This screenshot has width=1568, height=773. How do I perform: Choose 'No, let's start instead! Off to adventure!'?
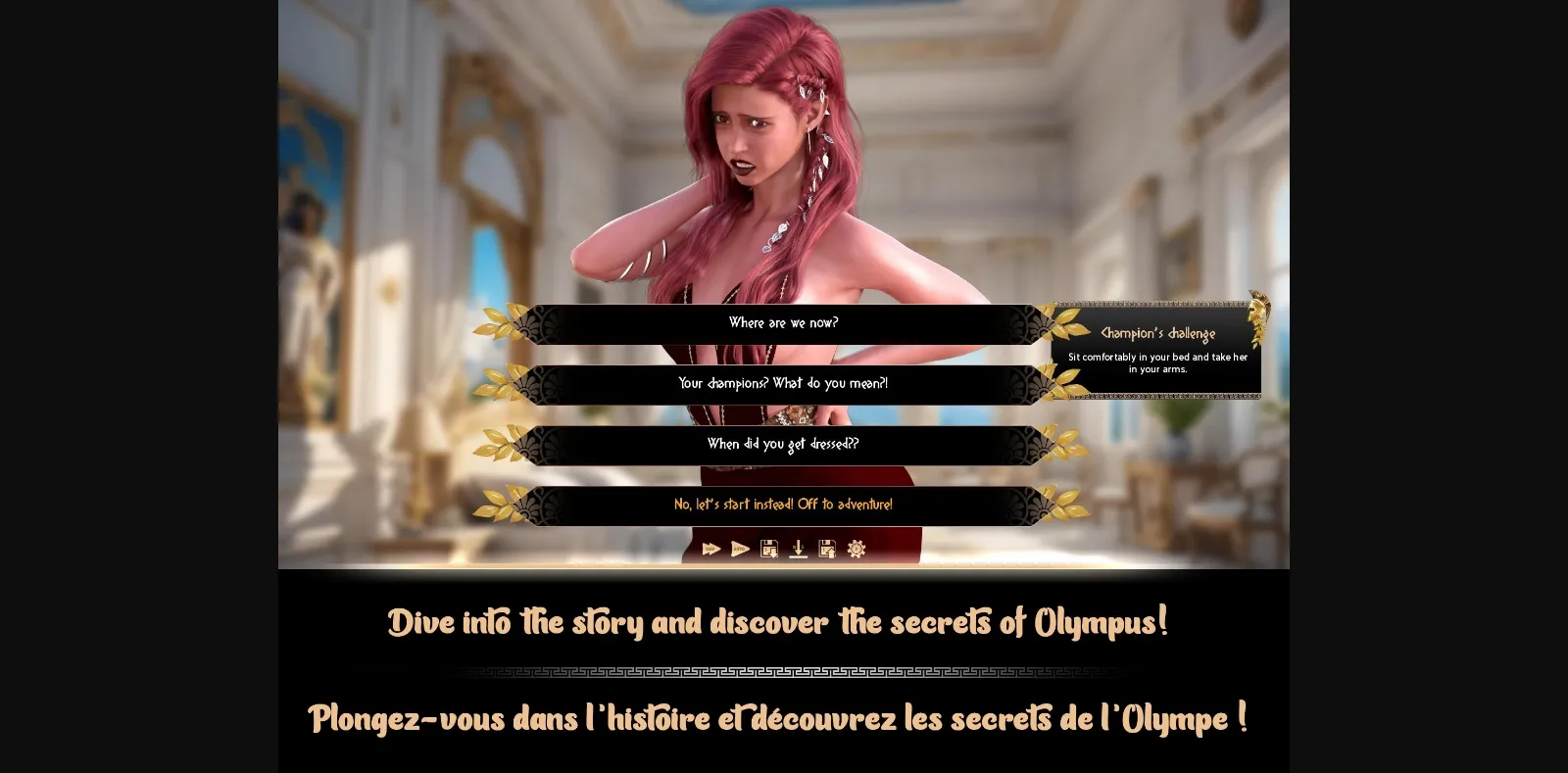point(782,505)
